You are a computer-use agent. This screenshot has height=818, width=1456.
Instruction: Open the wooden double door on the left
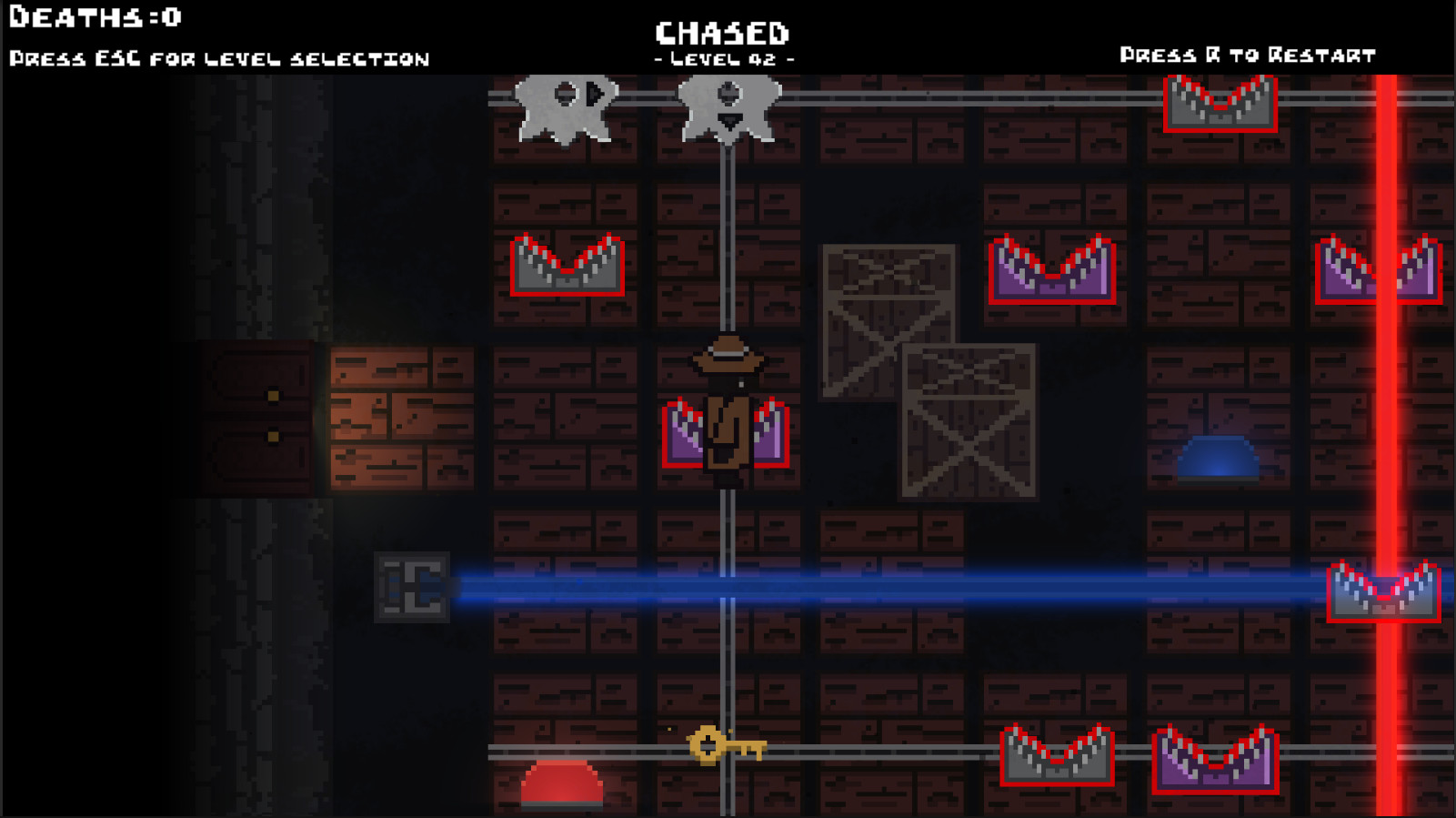255,419
